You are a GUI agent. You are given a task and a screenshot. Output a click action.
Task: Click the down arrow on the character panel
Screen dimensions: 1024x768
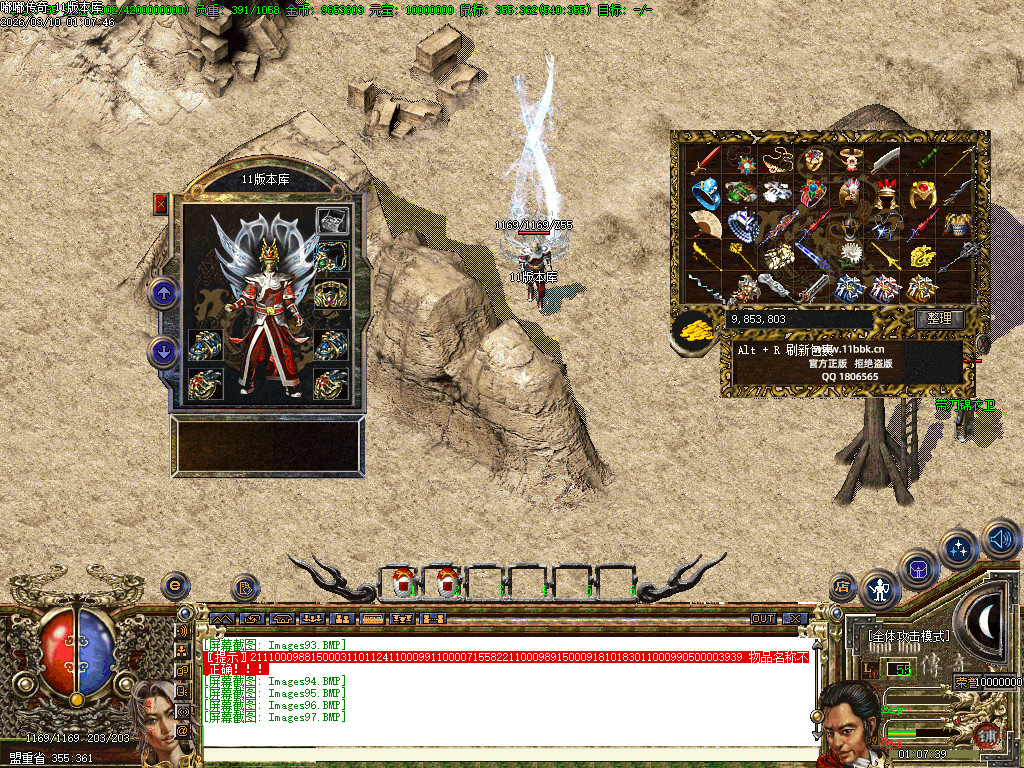point(163,351)
